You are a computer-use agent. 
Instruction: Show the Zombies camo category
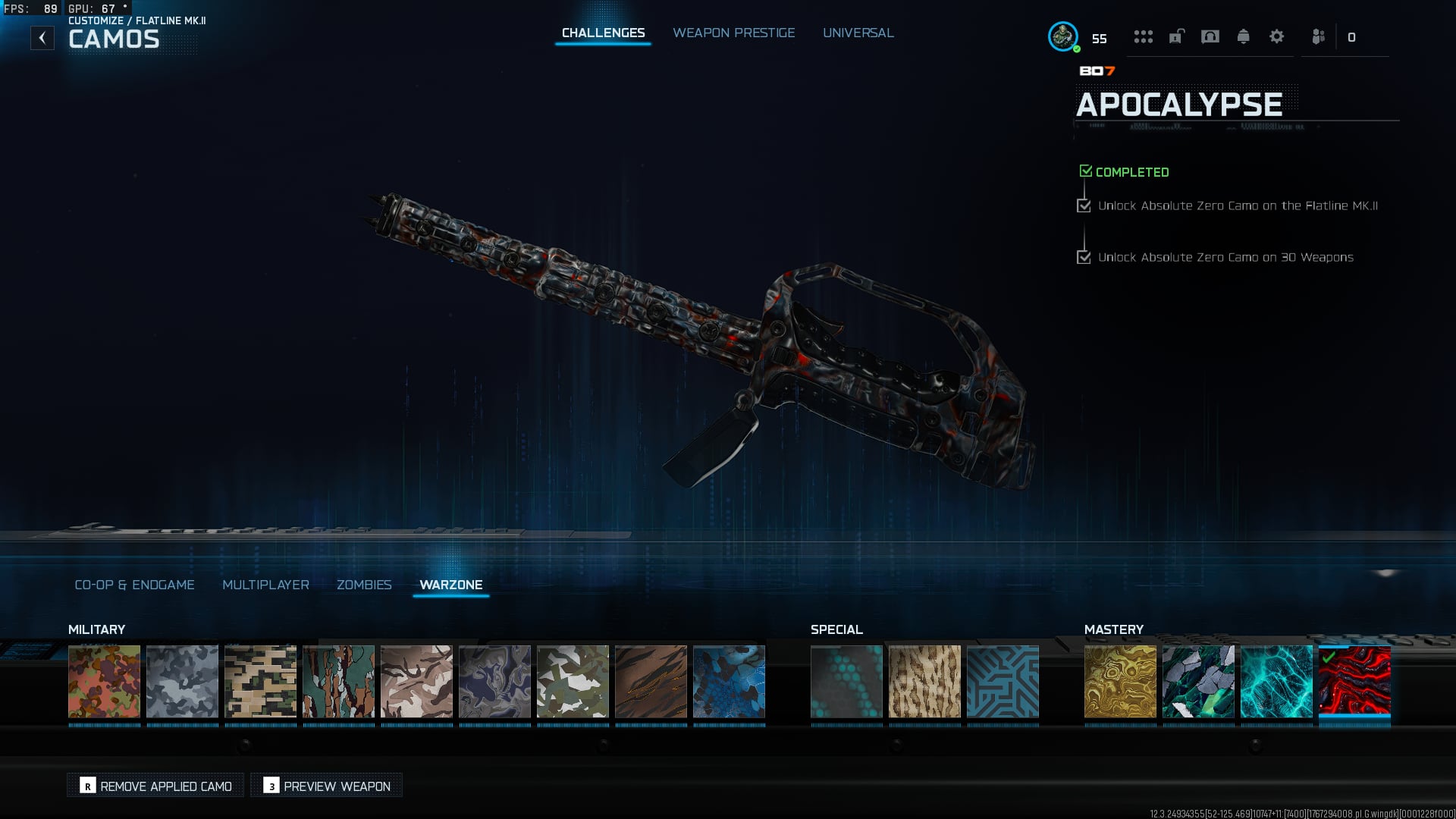coord(364,585)
